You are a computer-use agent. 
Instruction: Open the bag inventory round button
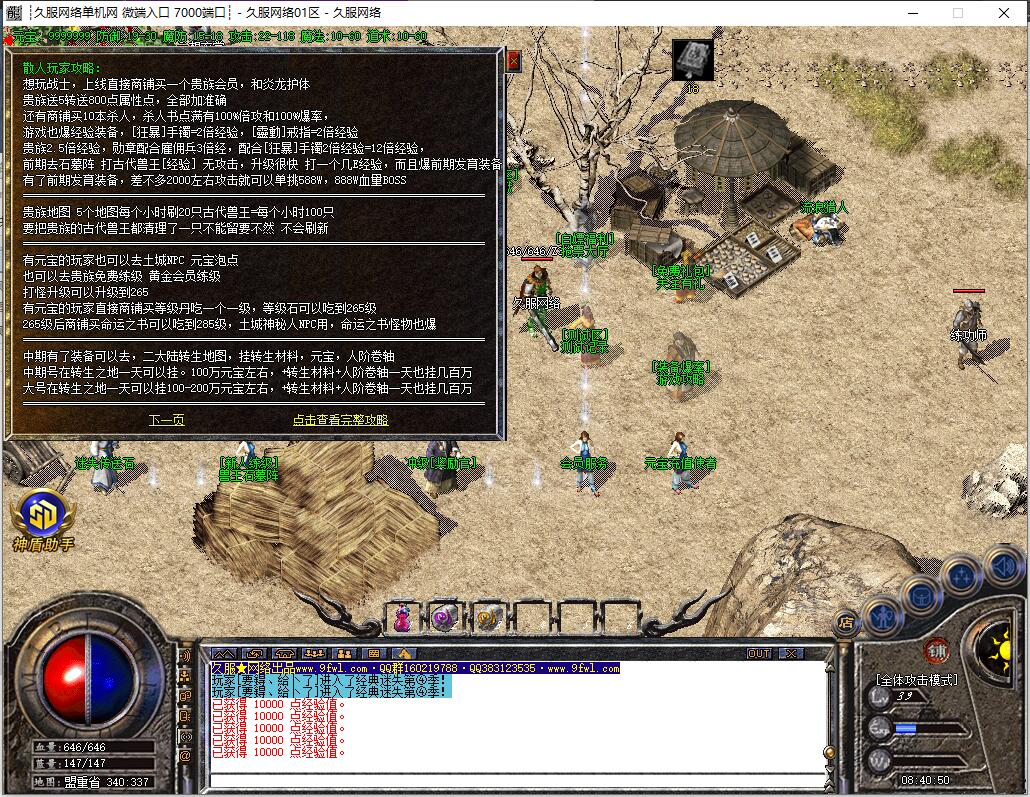point(921,595)
